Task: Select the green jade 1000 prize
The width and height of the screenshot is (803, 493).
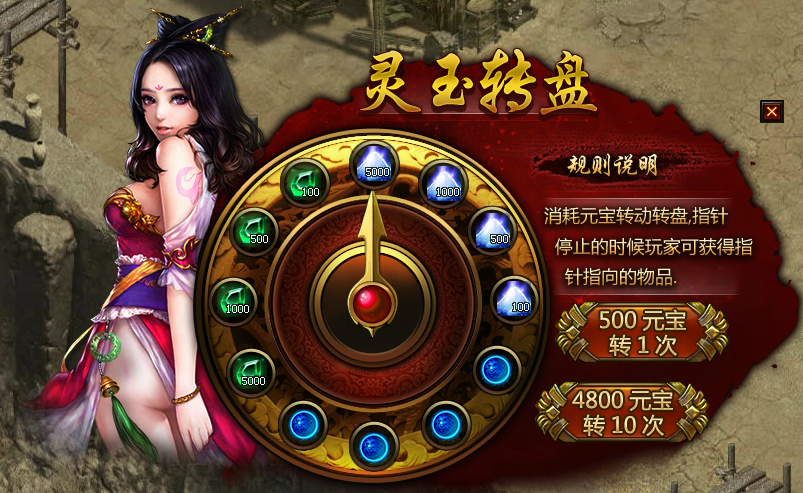Action: (233, 299)
